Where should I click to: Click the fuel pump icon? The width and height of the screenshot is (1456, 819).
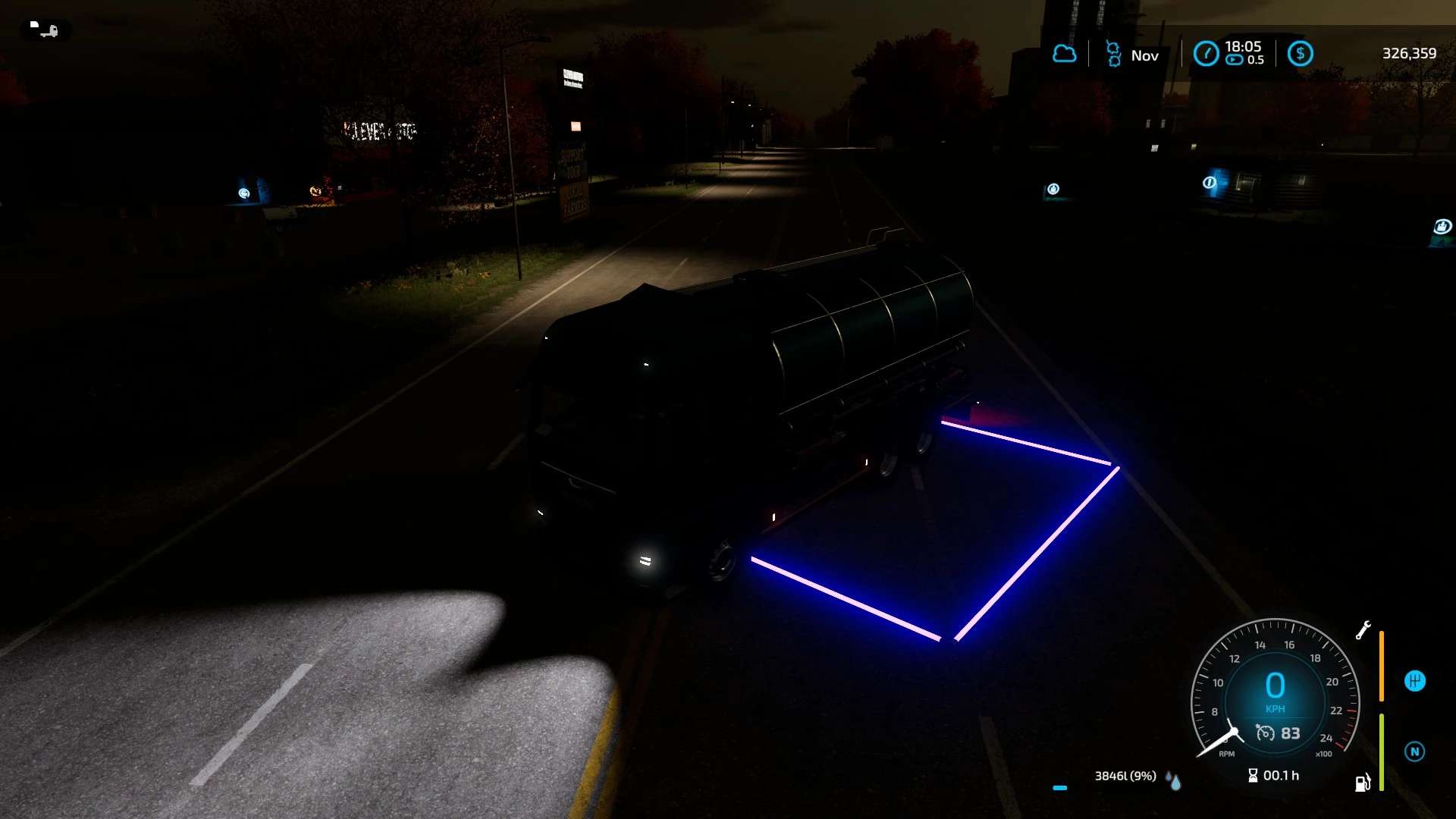1362,783
